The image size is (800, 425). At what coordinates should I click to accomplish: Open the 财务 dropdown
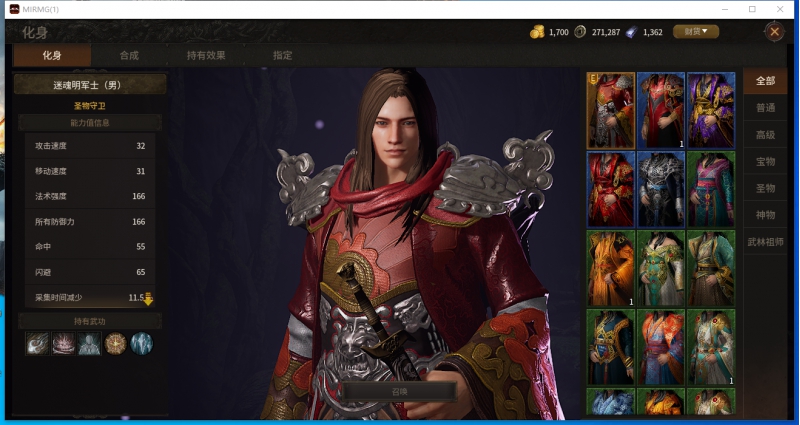click(696, 32)
